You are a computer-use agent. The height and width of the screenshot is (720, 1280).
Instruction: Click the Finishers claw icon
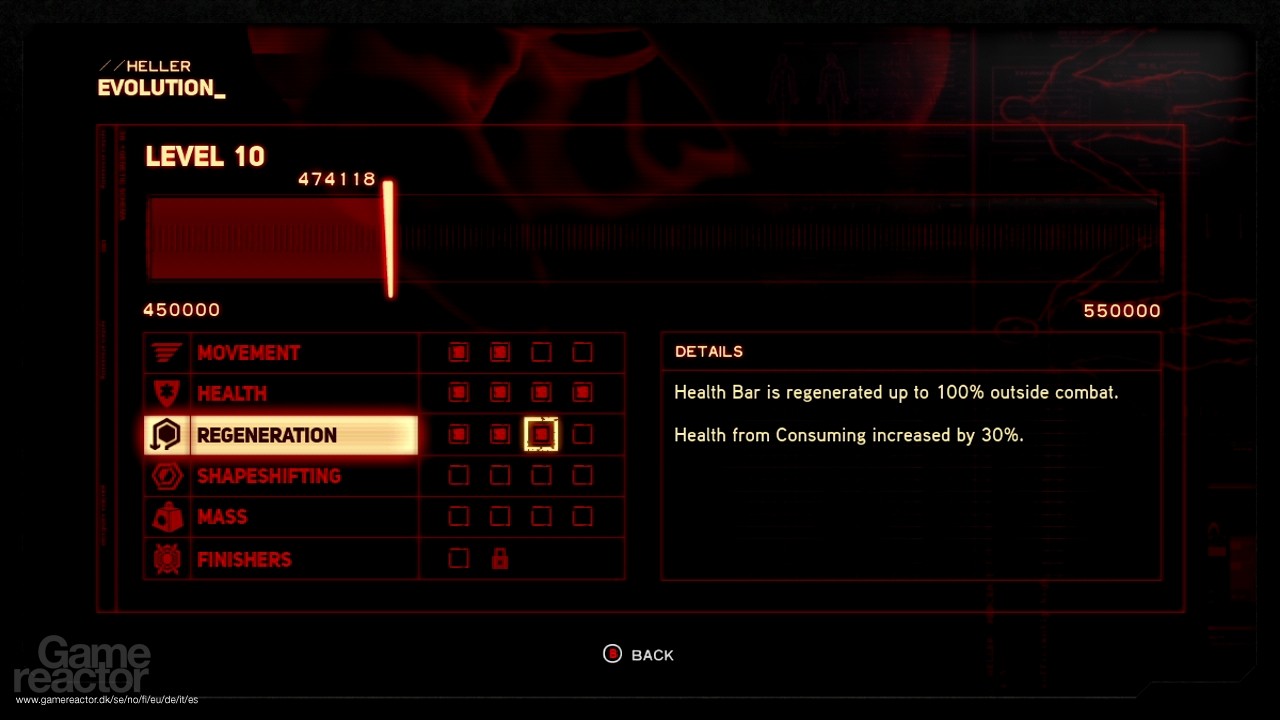point(166,558)
